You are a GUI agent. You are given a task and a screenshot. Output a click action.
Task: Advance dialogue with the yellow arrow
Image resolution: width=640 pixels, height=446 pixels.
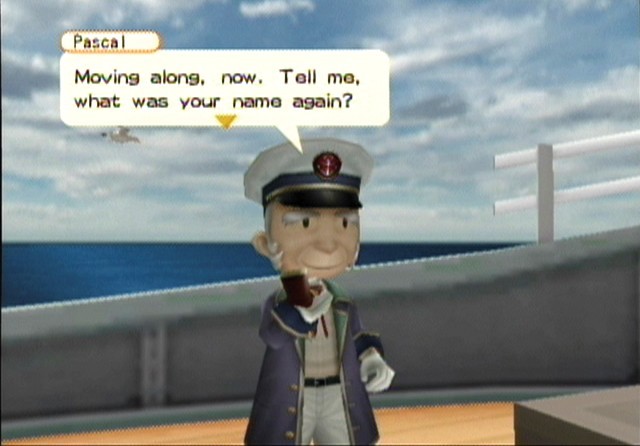[226, 122]
